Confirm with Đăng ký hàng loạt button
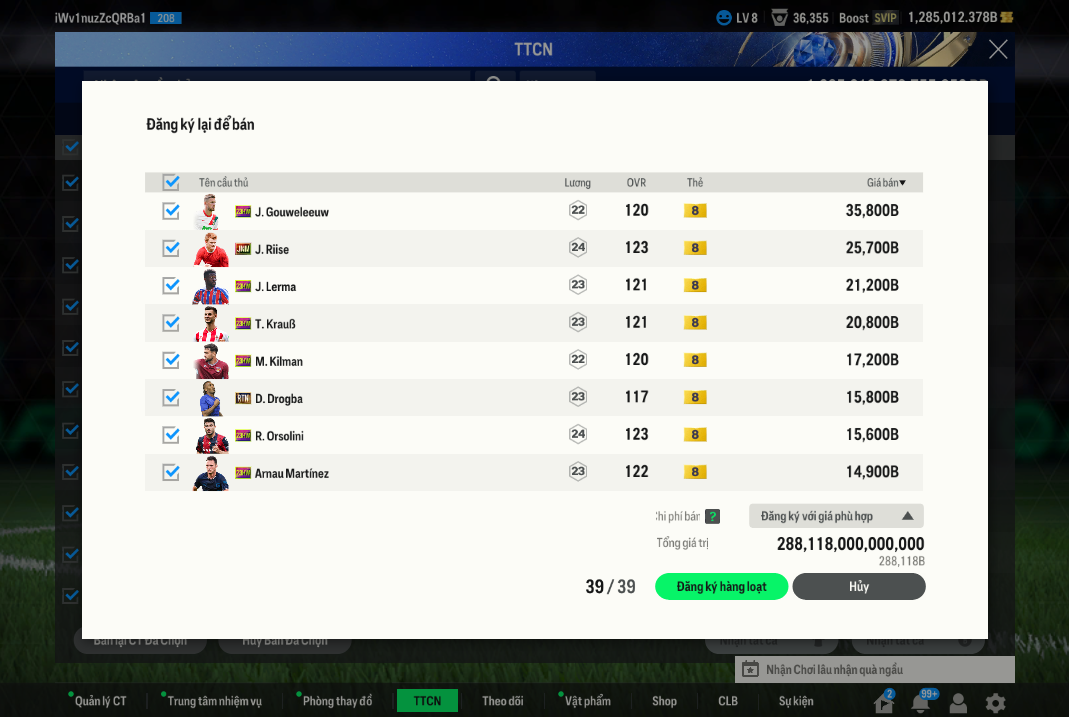 tap(721, 587)
